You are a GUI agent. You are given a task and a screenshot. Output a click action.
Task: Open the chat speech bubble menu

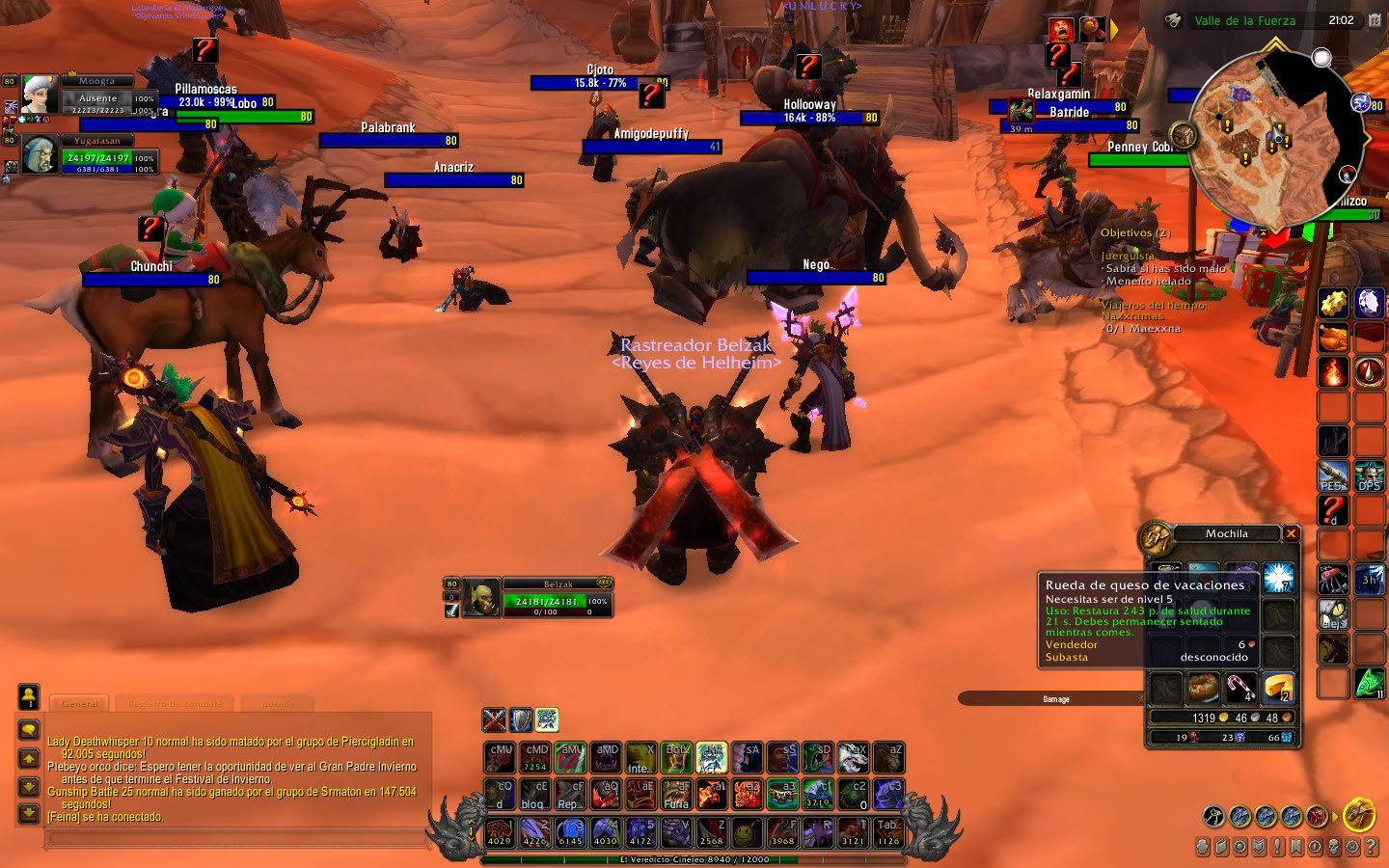click(x=29, y=730)
